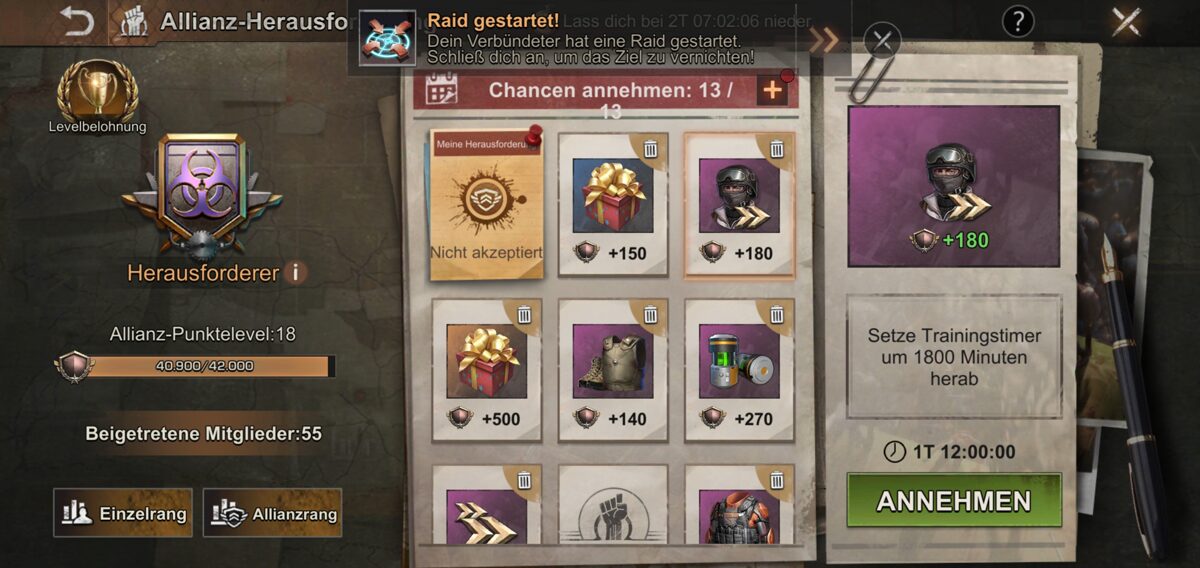Show Herausforderer rank info
The image size is (1200, 568).
295,272
